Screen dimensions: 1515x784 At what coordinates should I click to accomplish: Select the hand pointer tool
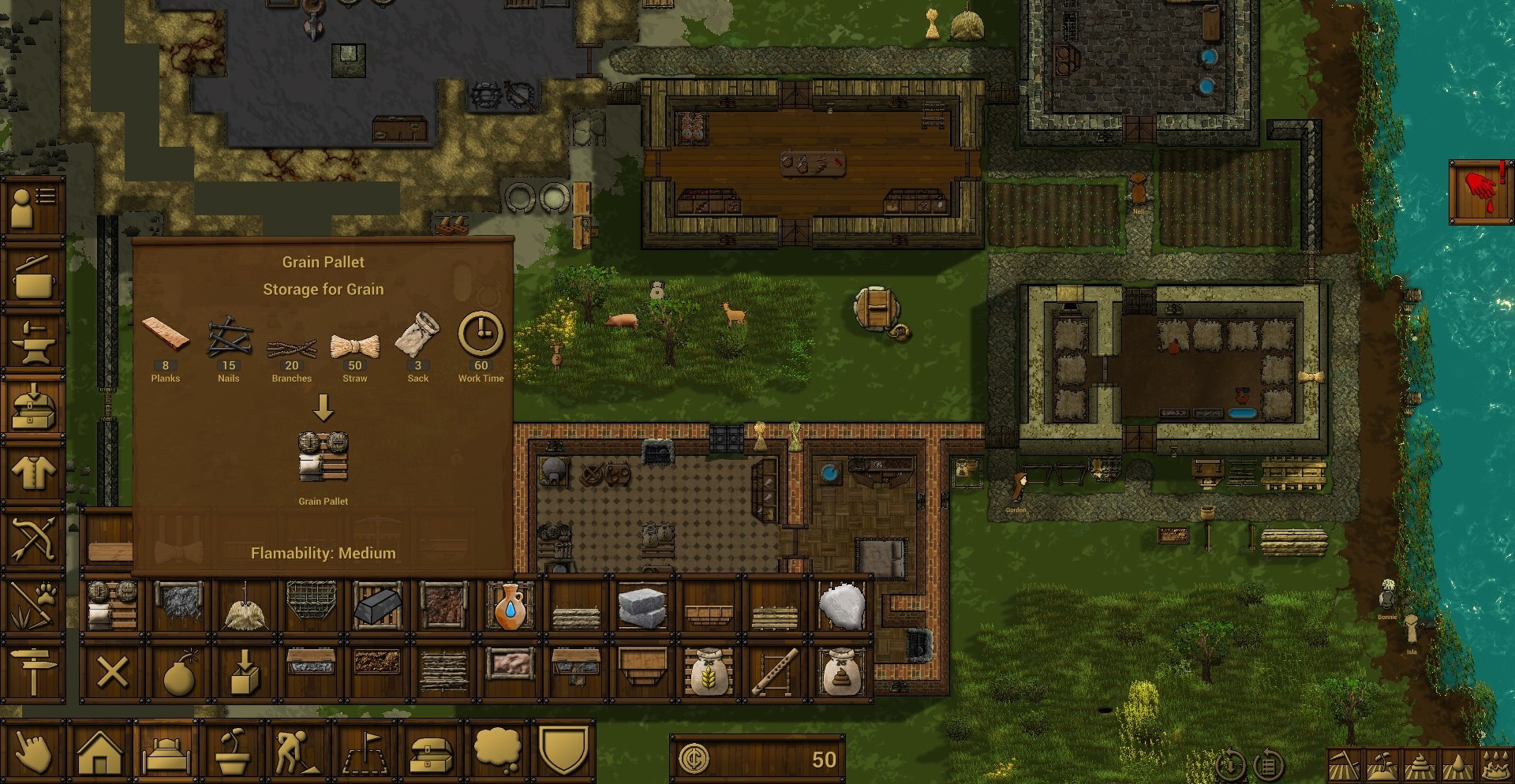(x=32, y=752)
